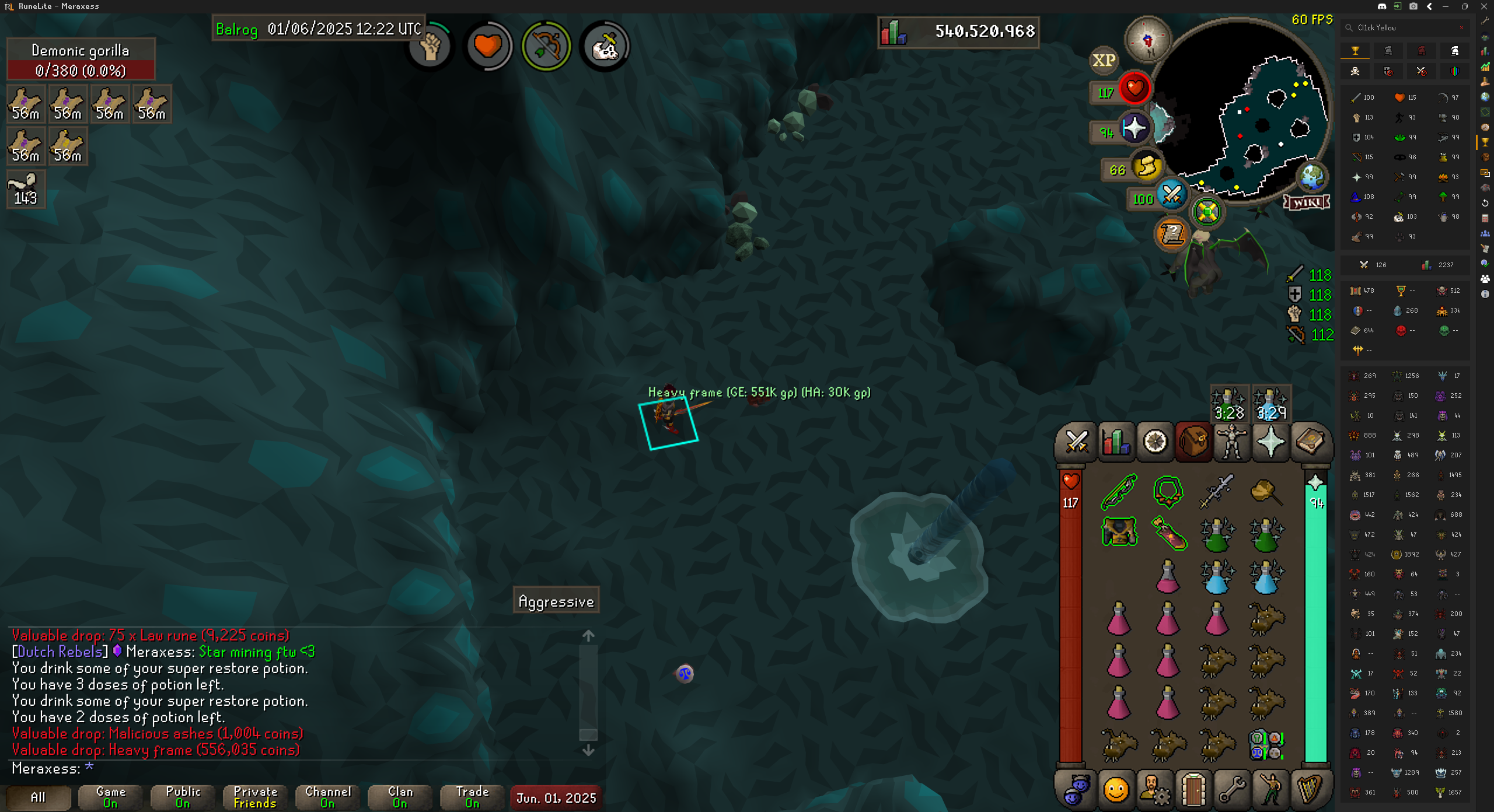Open the world map globe
1494x812 pixels.
pyautogui.click(x=1312, y=177)
